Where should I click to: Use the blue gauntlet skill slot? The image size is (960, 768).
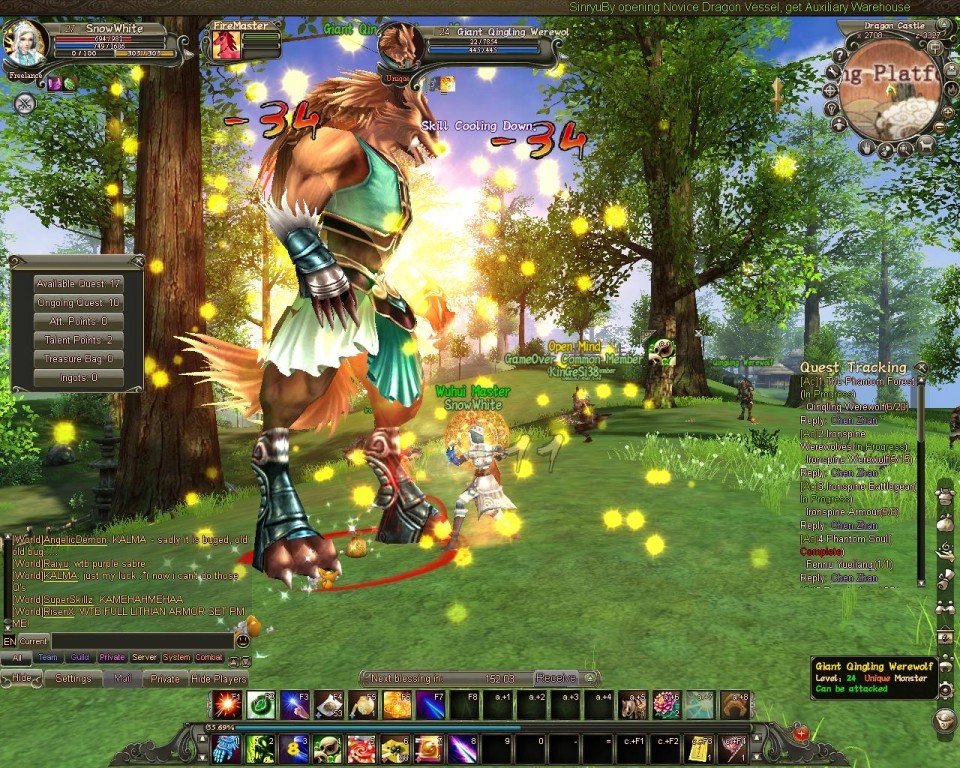(x=226, y=748)
